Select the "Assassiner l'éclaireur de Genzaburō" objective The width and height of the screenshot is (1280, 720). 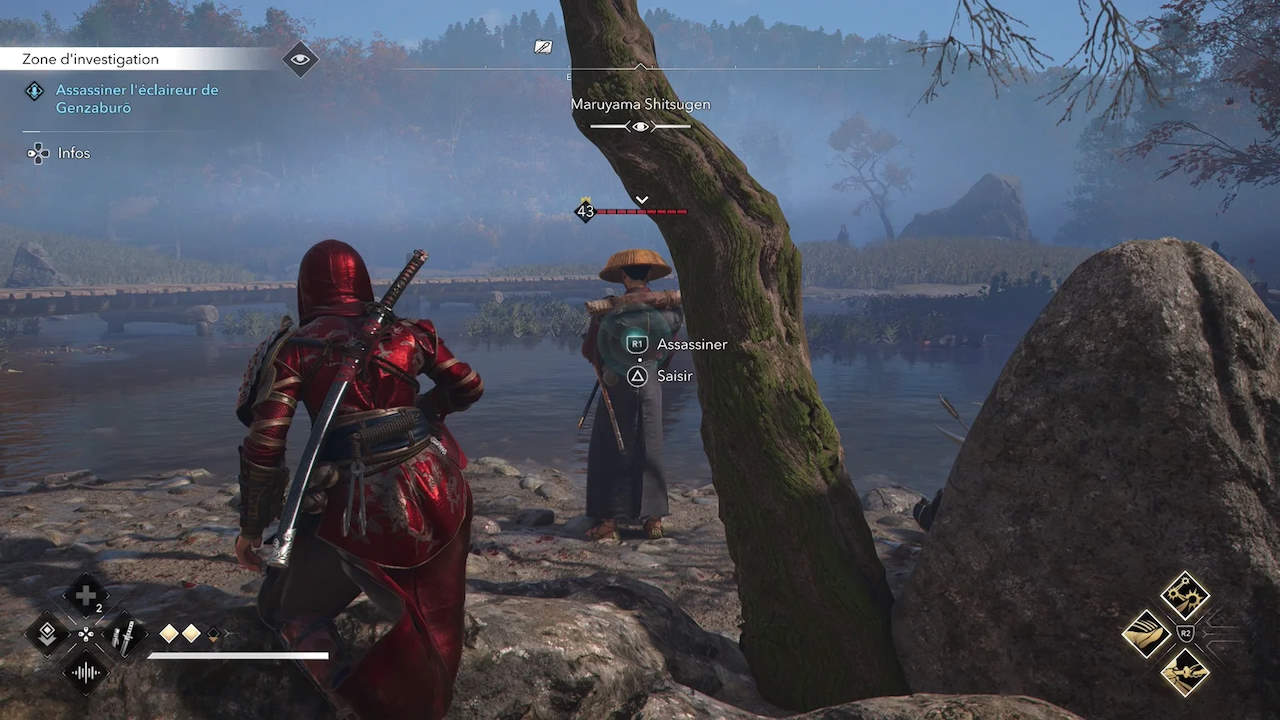click(136, 99)
